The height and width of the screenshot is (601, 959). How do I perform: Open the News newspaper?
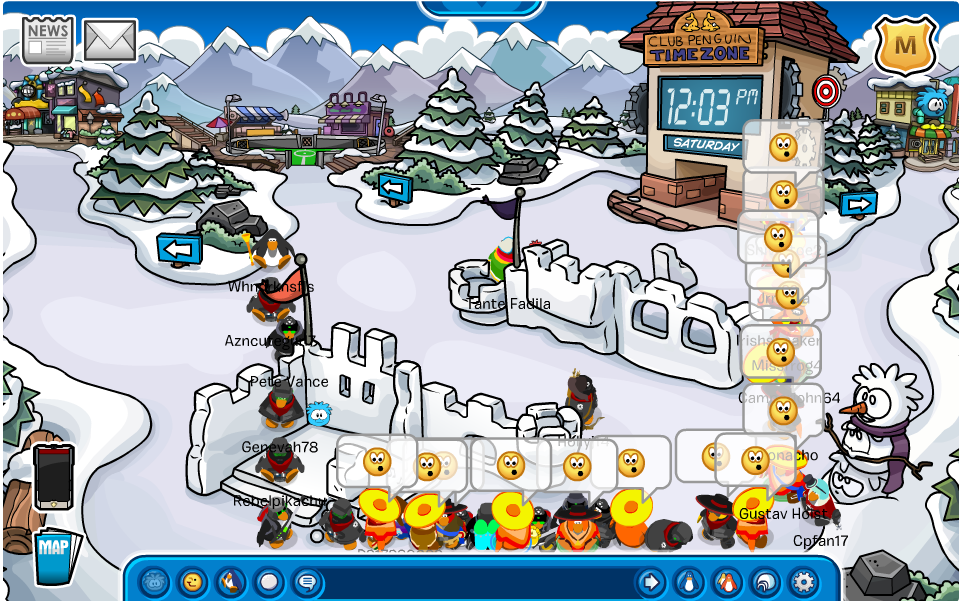point(47,39)
